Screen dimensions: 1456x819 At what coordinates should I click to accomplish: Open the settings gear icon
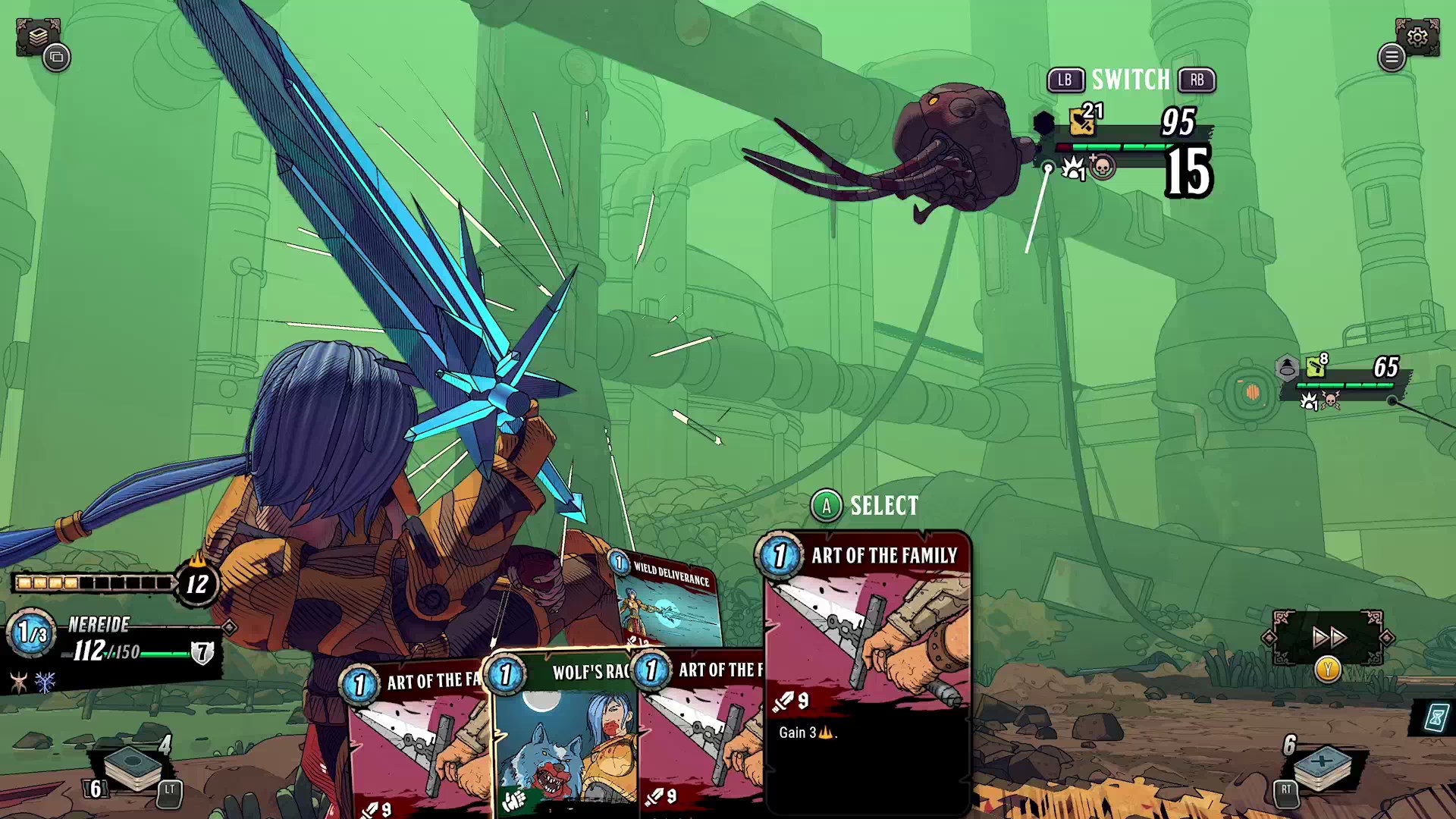point(1417,36)
